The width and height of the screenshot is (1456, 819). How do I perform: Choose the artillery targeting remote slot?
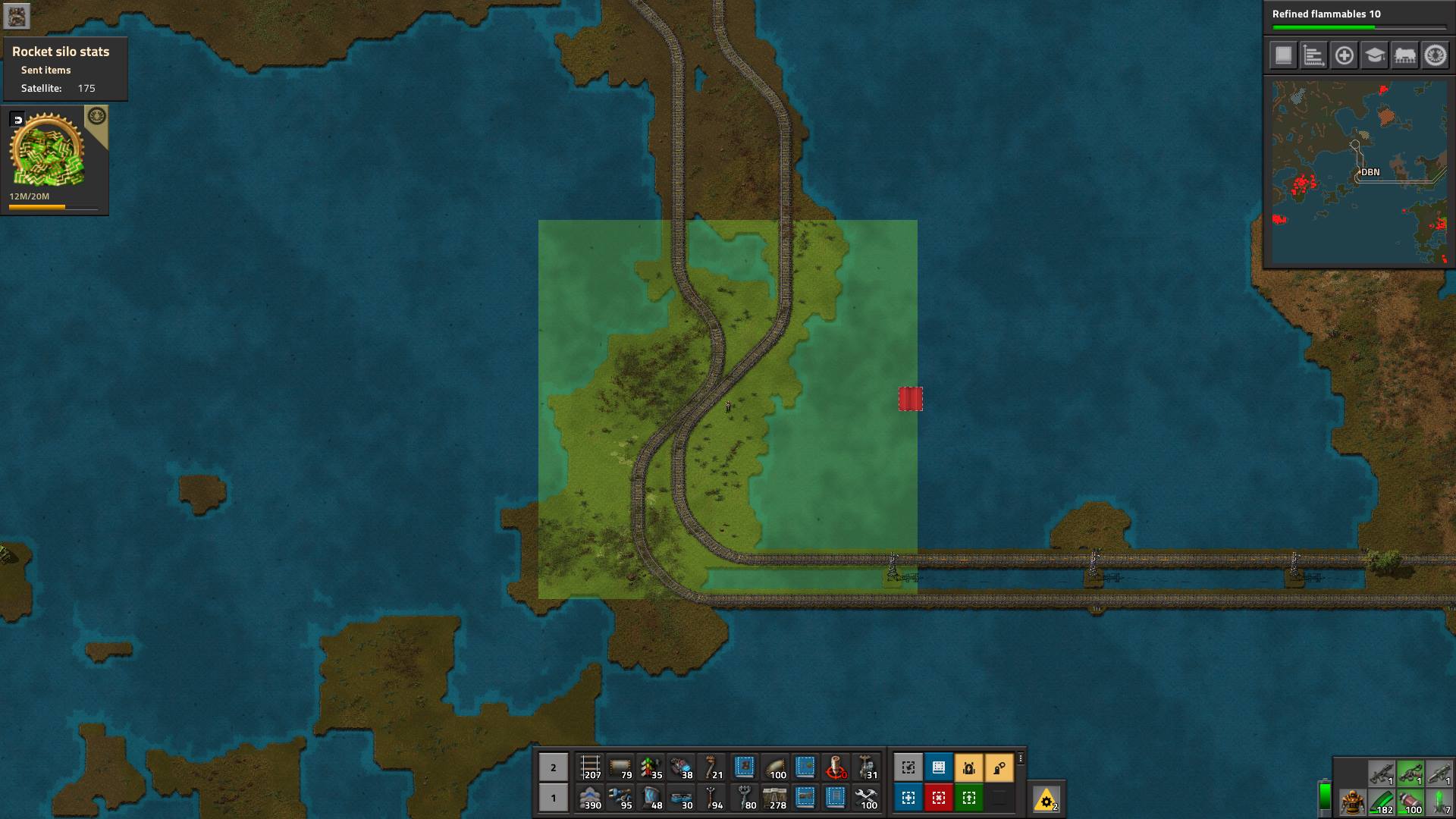click(x=836, y=767)
